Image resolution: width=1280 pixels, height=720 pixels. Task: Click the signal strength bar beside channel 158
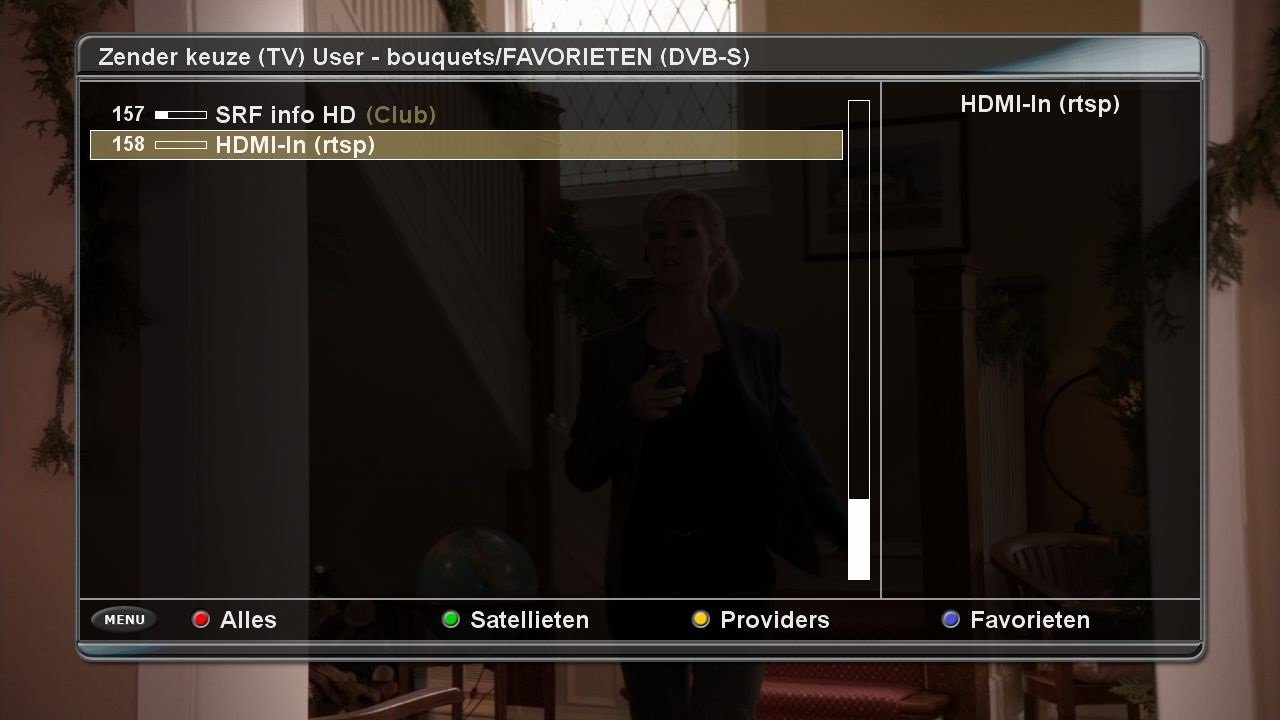coord(180,144)
